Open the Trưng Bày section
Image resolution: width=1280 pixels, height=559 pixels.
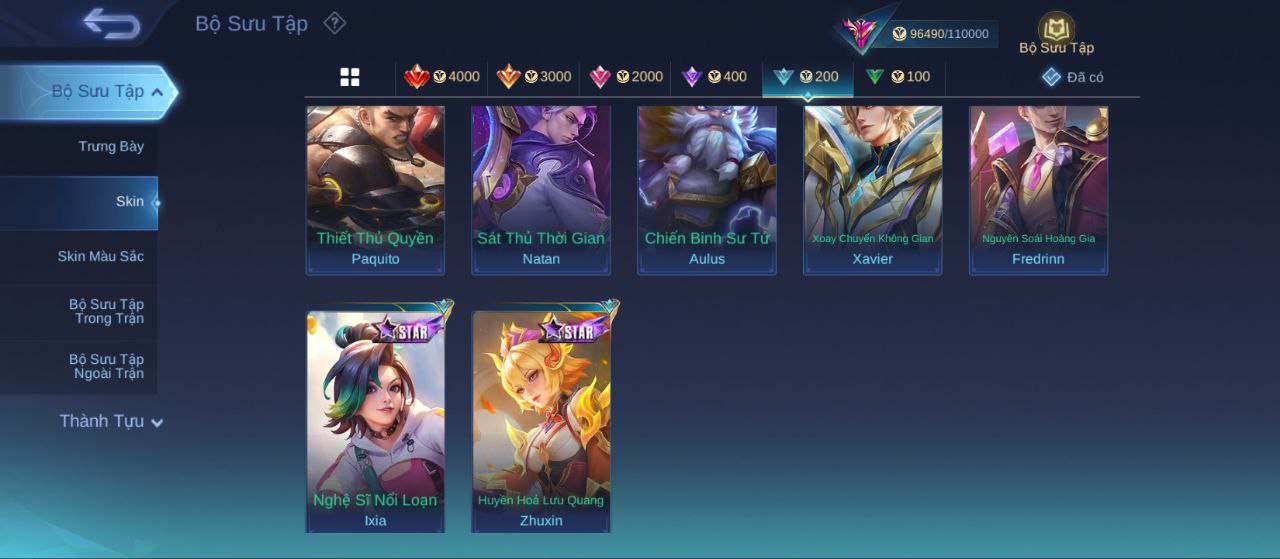coord(111,147)
